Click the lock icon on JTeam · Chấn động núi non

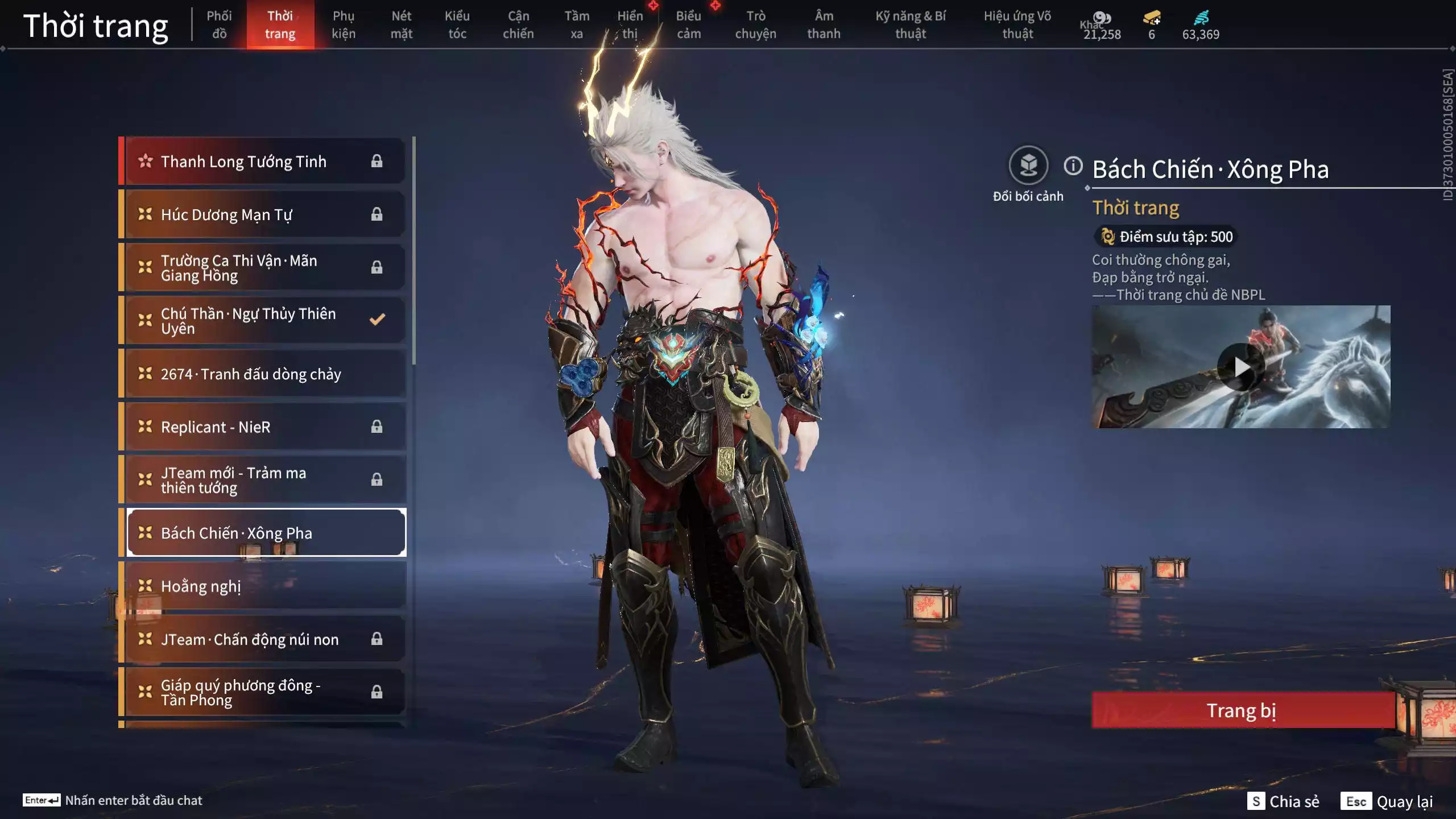pos(377,639)
